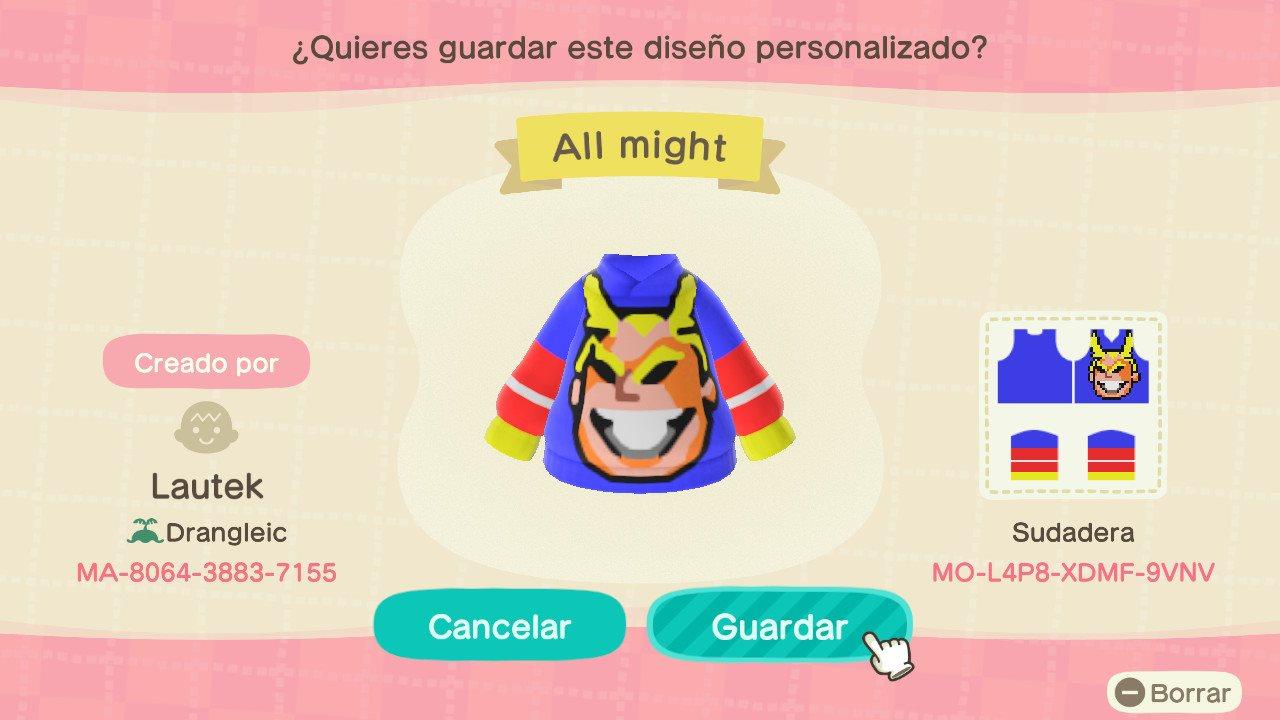Click the Creado por badge
The width and height of the screenshot is (1280, 720).
tap(205, 362)
